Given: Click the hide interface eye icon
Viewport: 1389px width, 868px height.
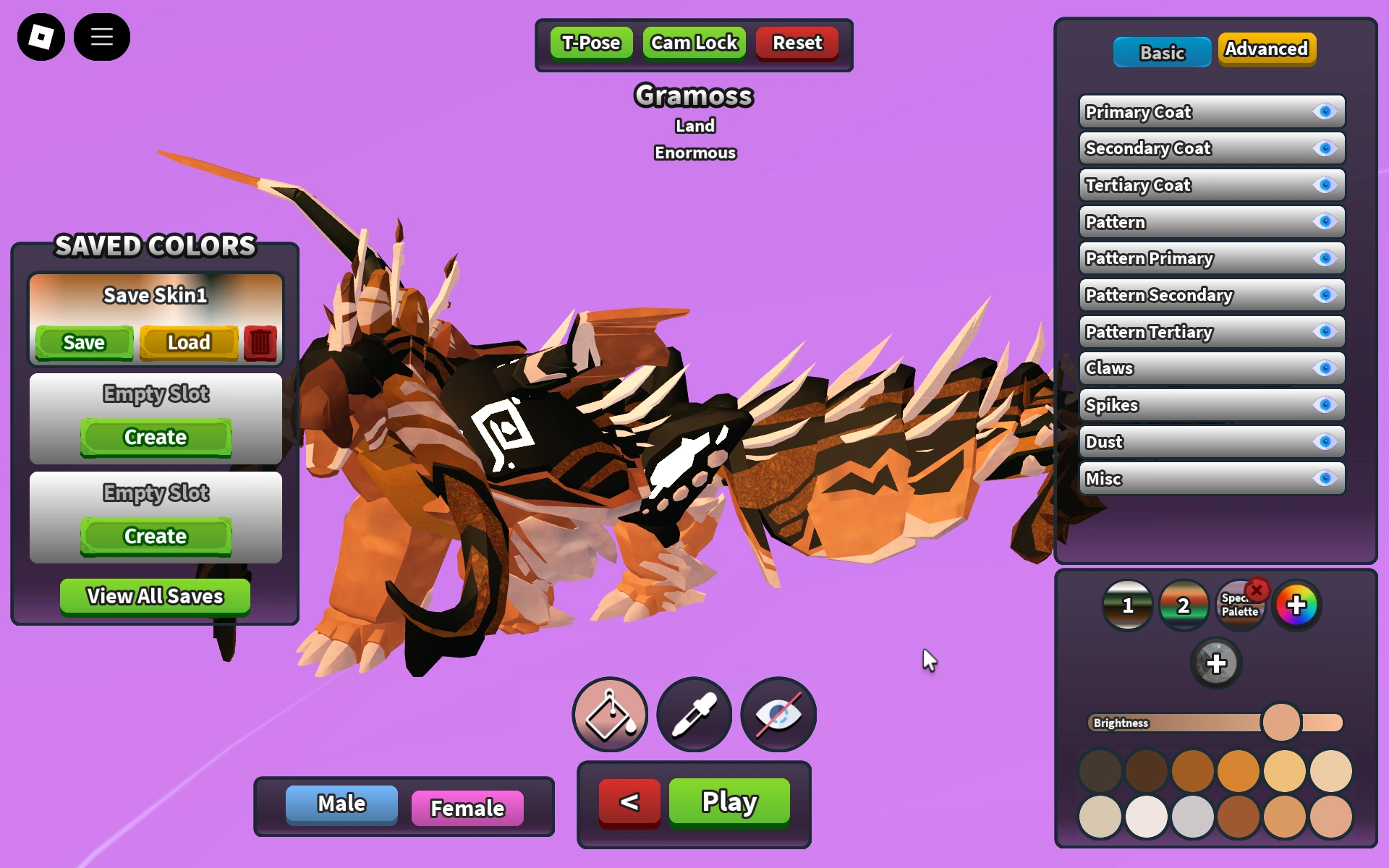Looking at the screenshot, I should tap(777, 714).
